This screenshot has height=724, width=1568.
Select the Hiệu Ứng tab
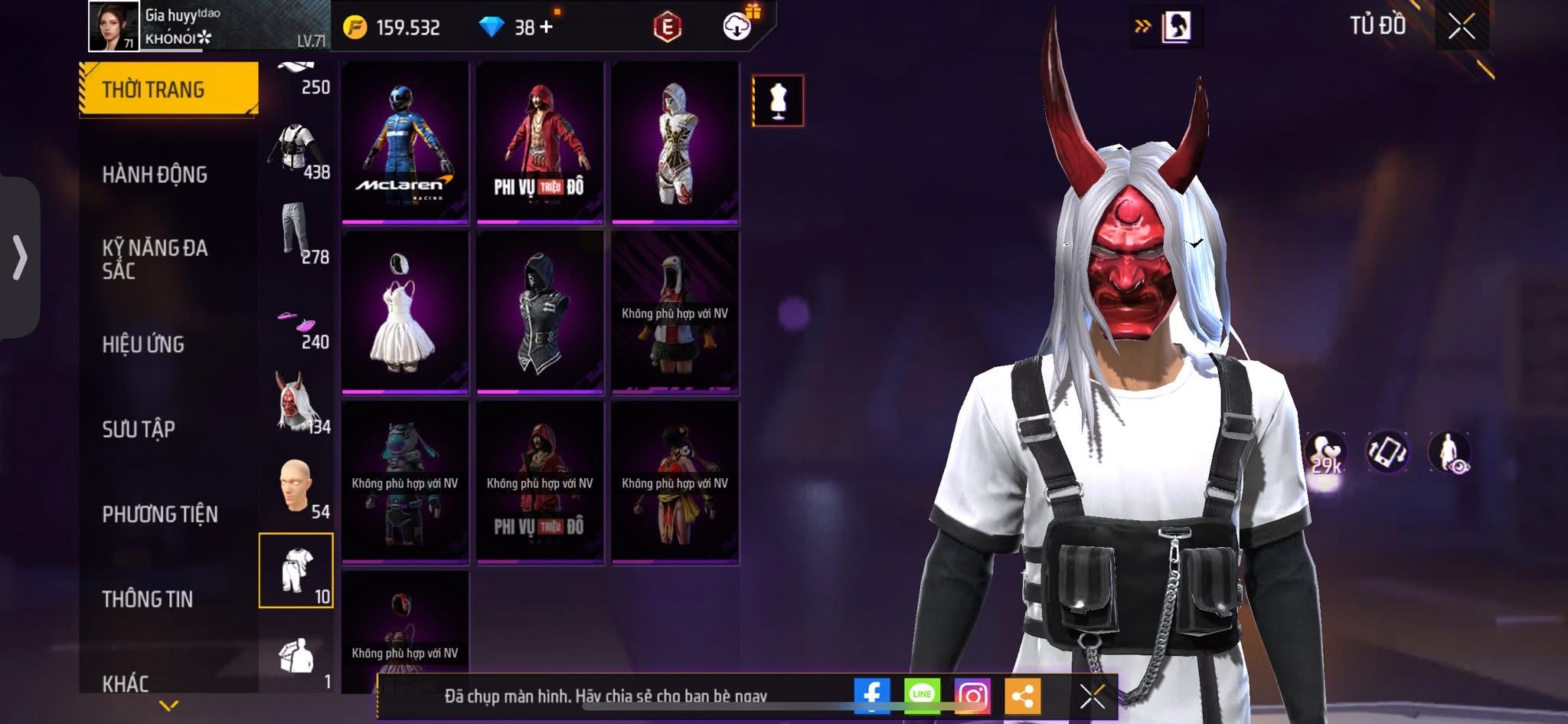point(143,345)
